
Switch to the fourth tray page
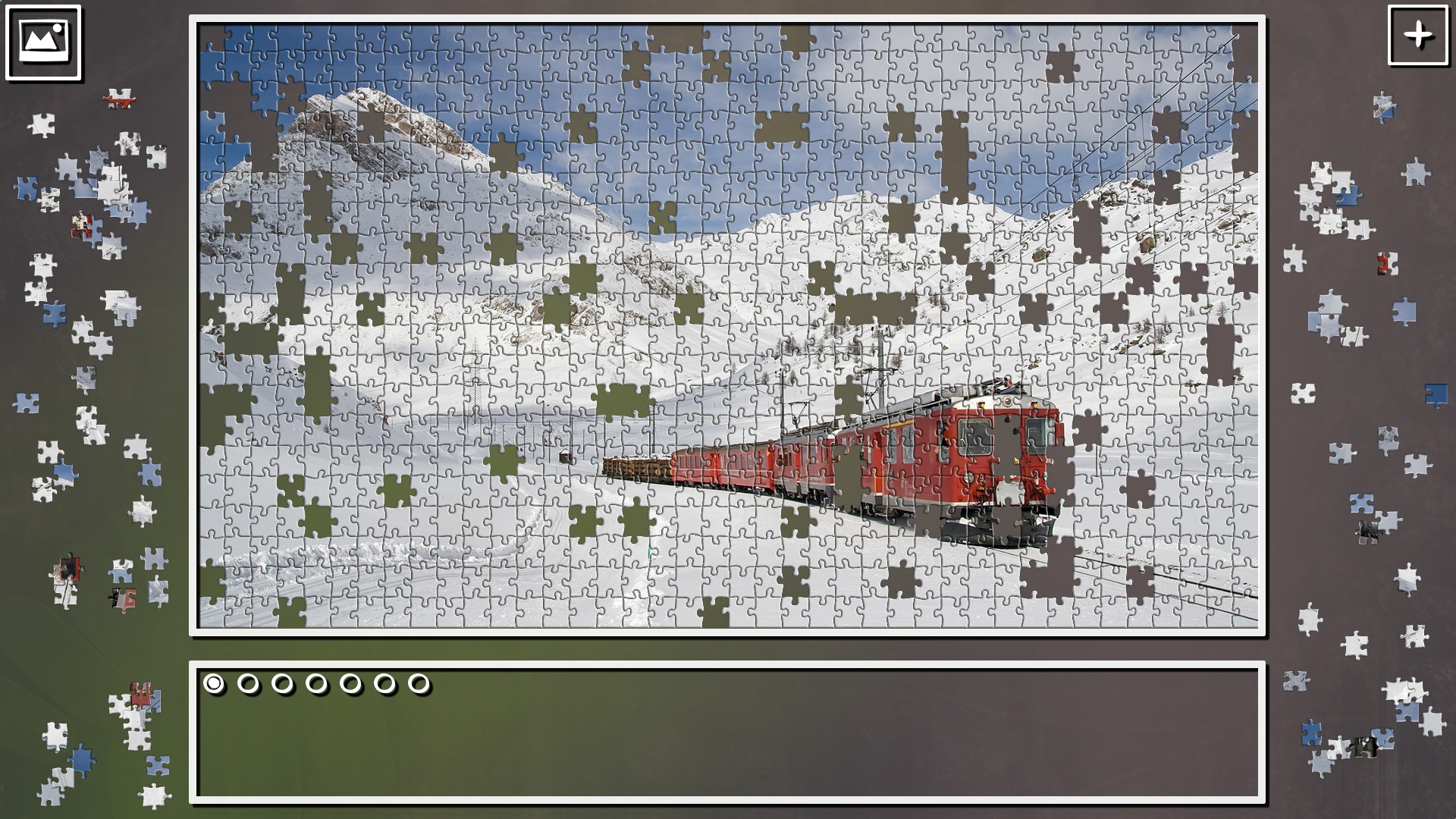317,683
